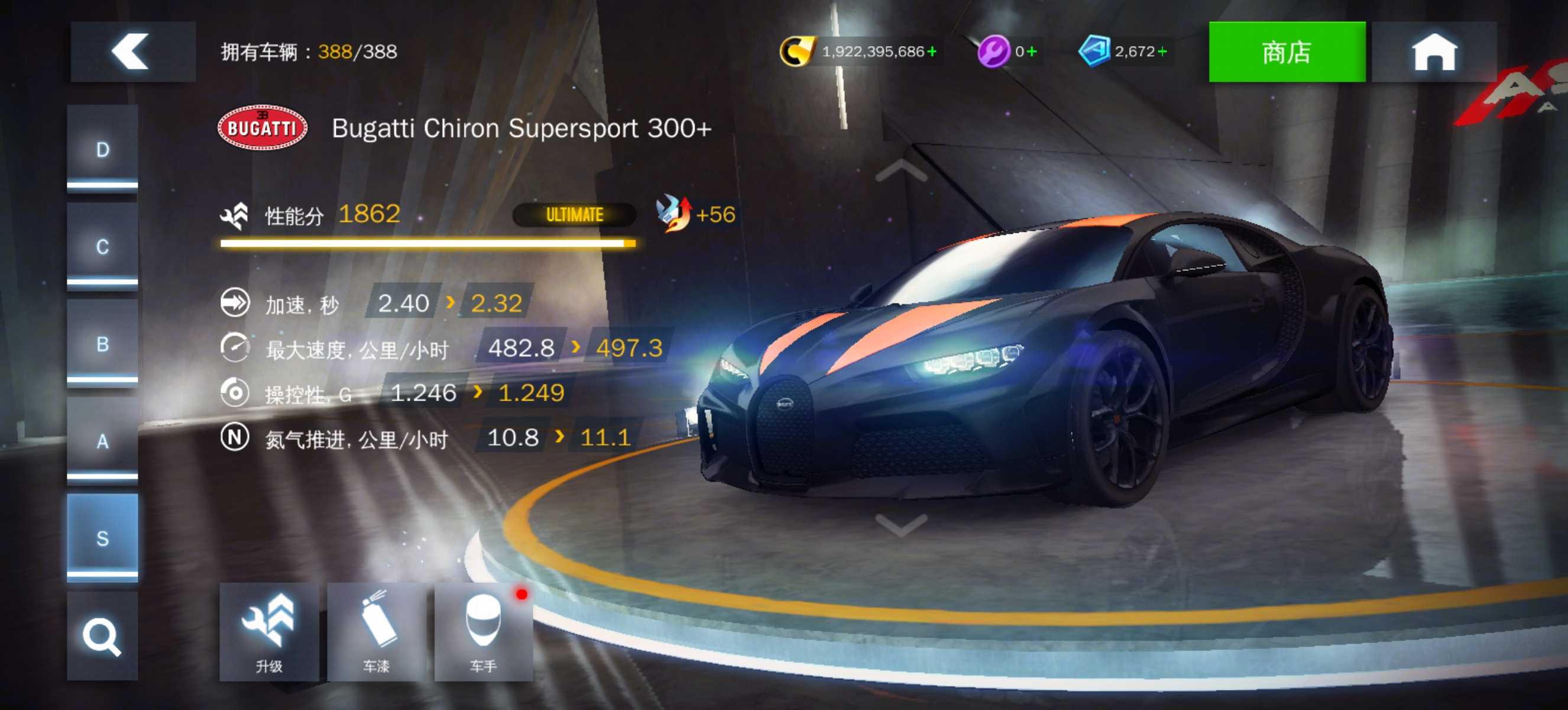Return to the home screen
This screenshot has width=1568, height=710.
1433,51
